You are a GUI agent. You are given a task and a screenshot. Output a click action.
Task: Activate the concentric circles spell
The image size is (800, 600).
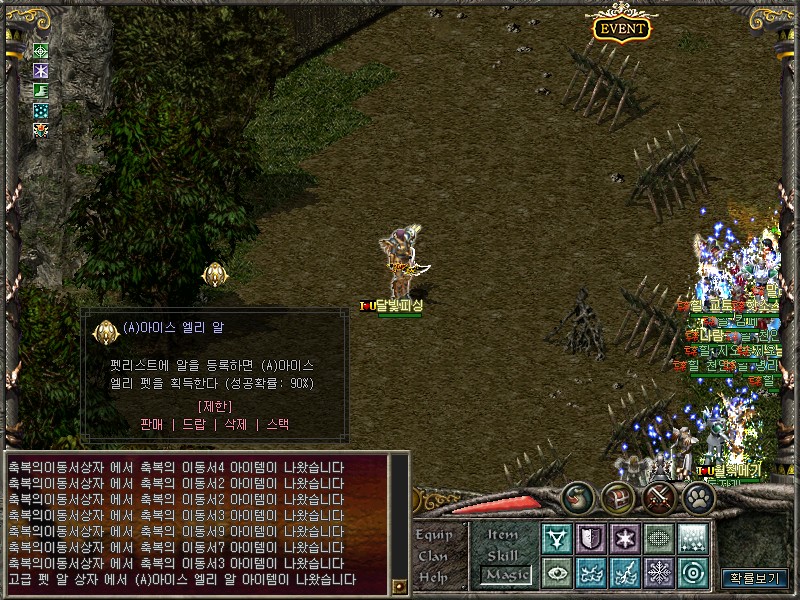pyautogui.click(x=693, y=573)
